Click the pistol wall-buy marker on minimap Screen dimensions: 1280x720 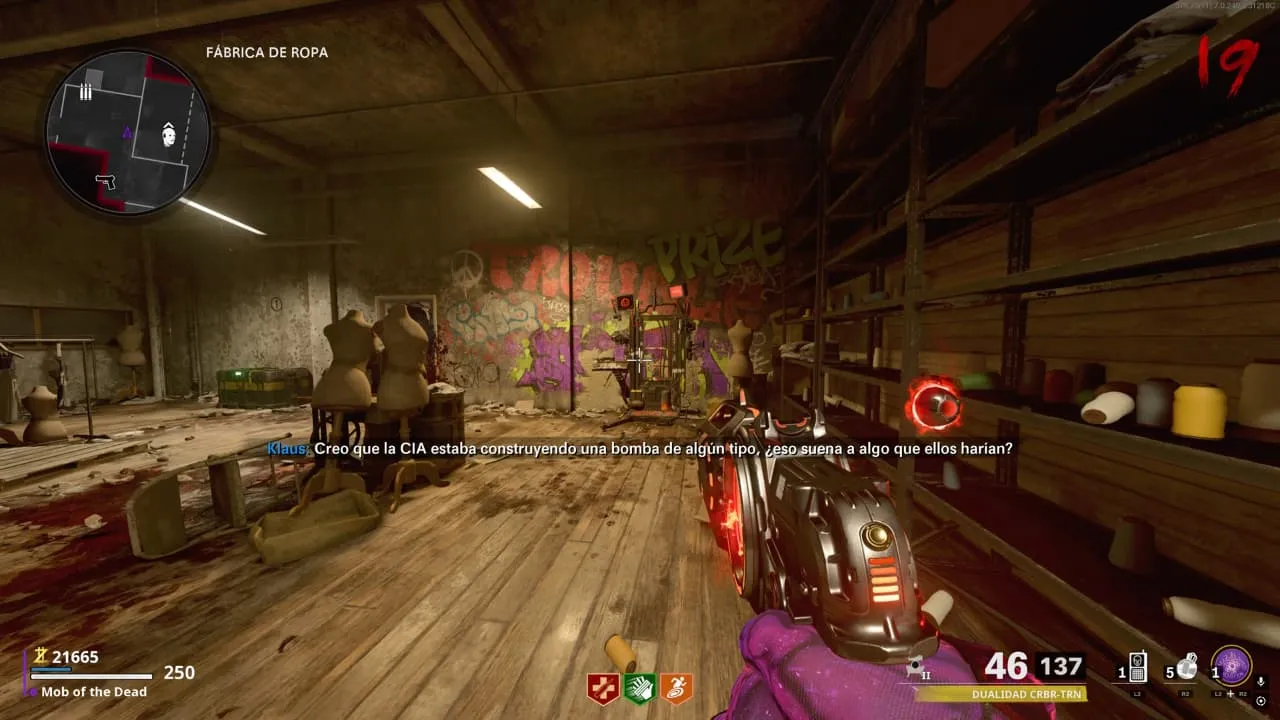(106, 182)
